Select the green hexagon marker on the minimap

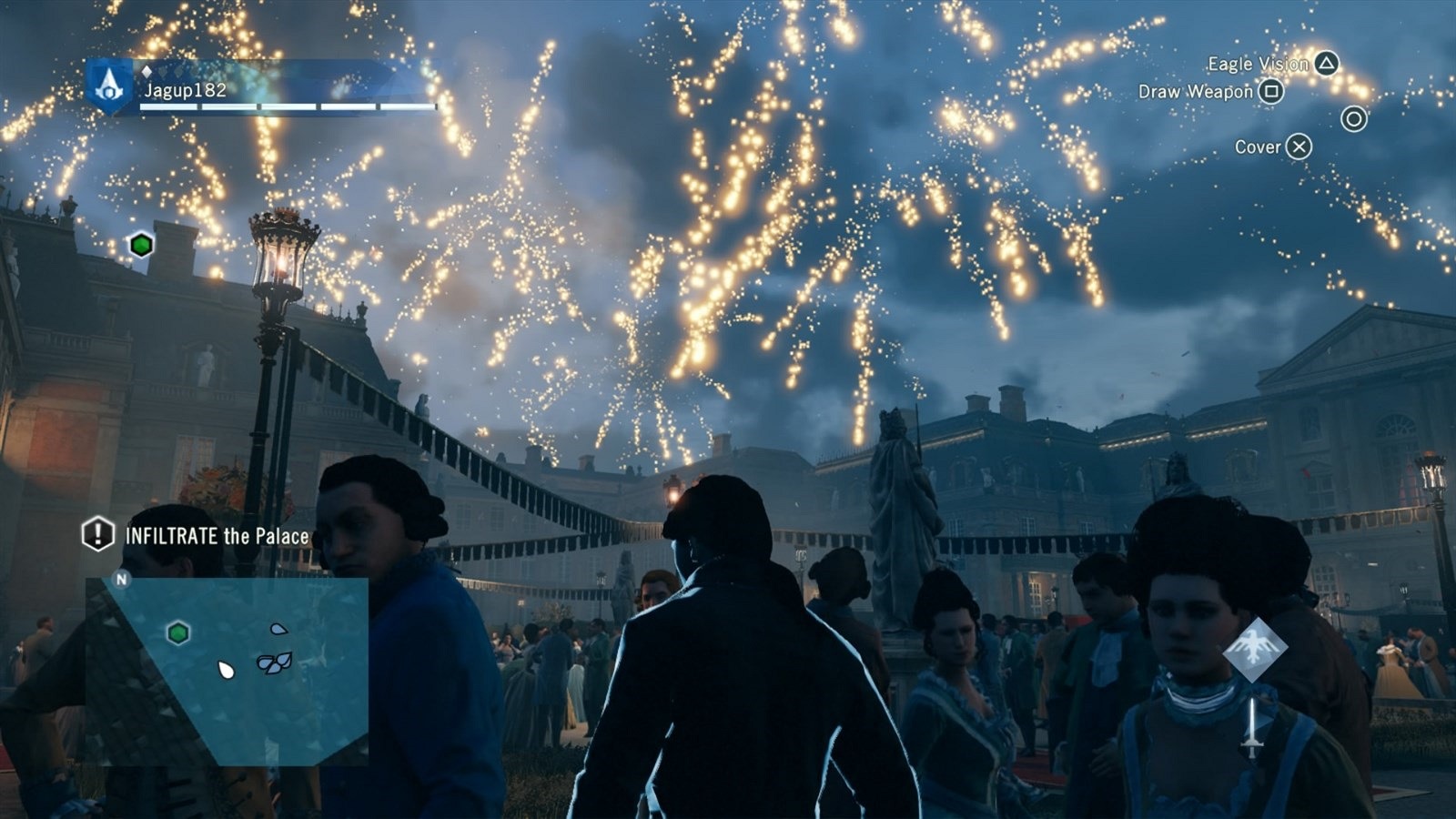178,632
